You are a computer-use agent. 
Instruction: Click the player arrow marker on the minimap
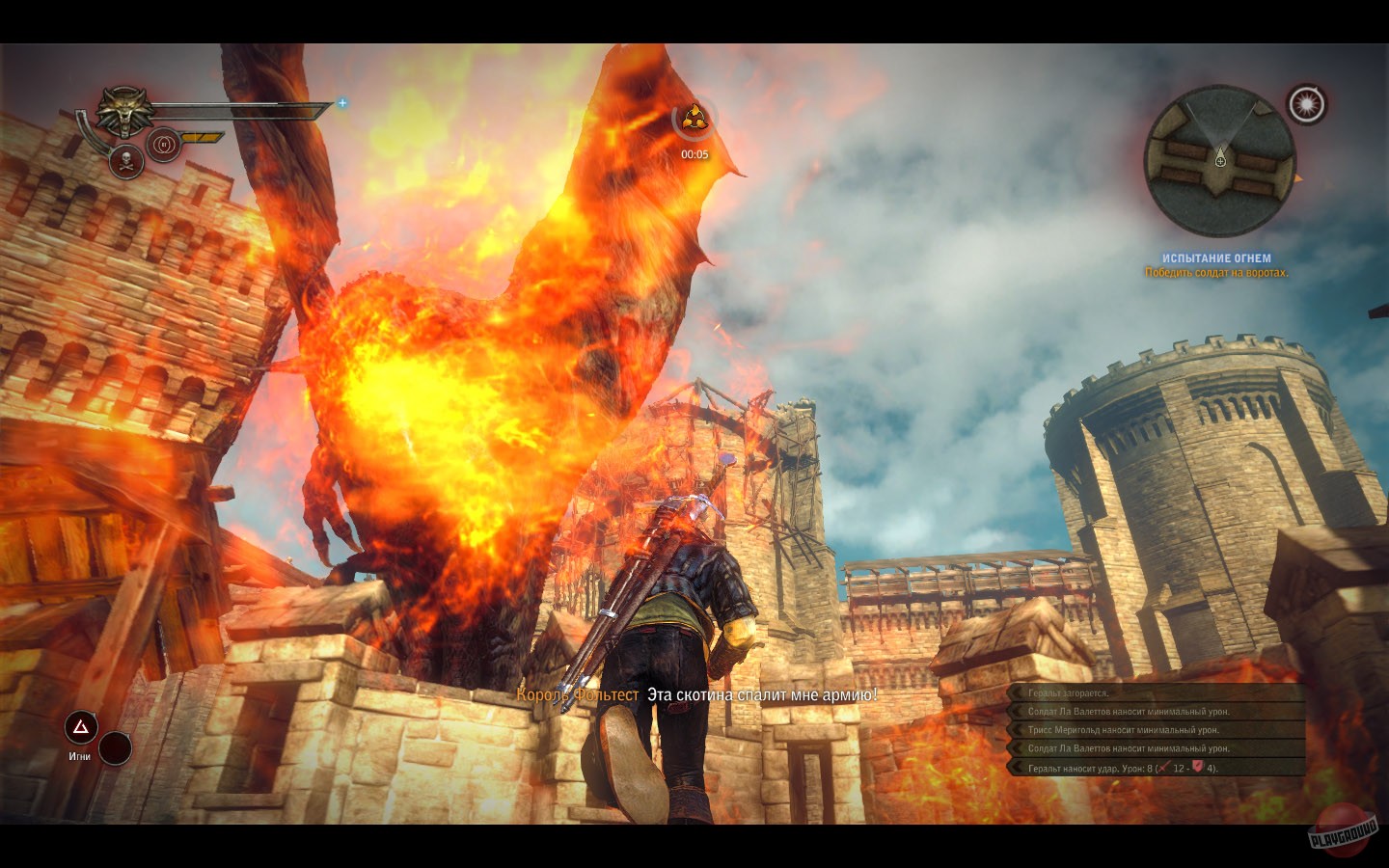[x=1221, y=155]
